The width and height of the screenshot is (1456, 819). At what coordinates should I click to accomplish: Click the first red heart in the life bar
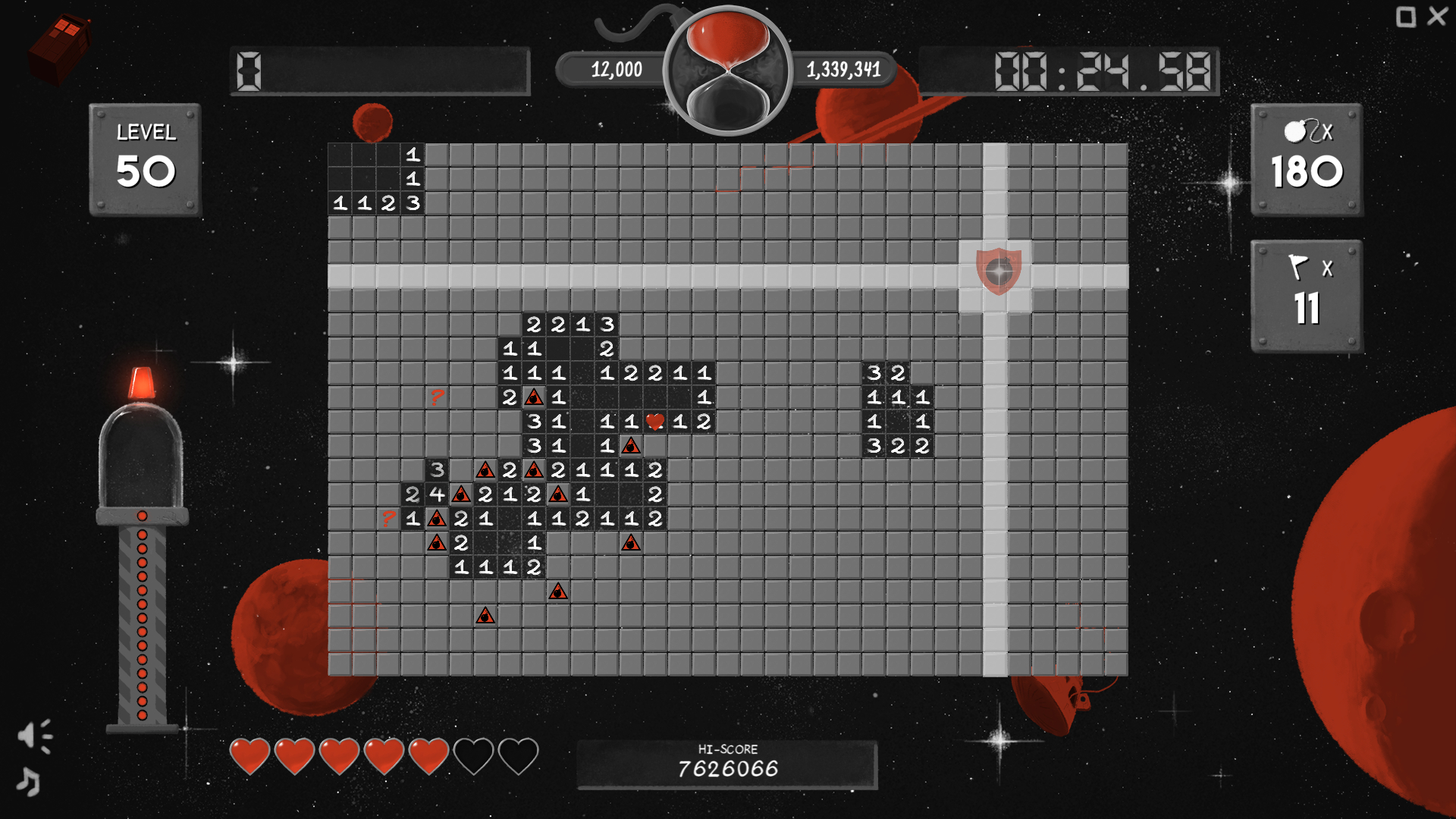point(250,755)
